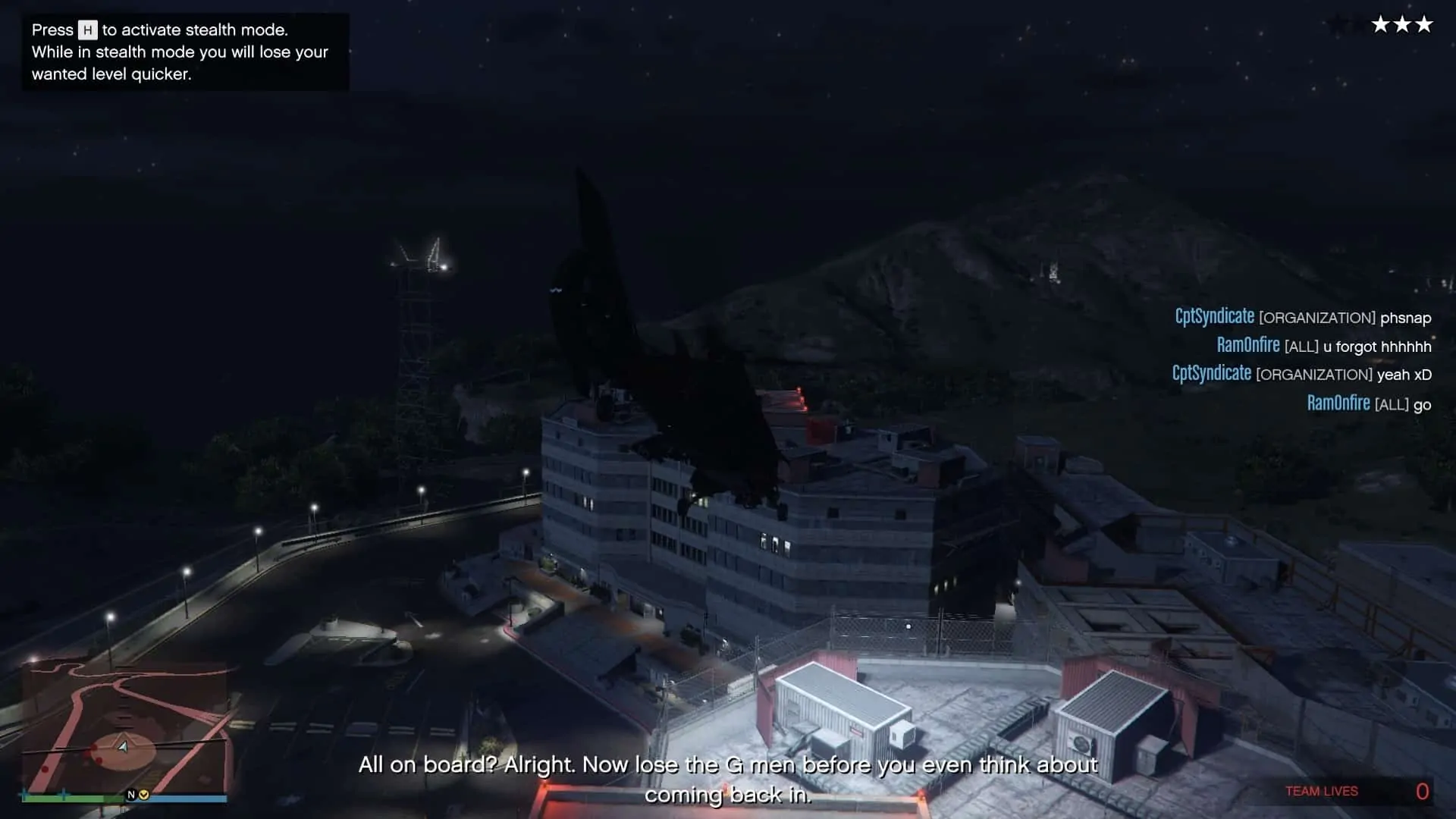Click the middle wanted level star
The width and height of the screenshot is (1456, 819).
[1402, 24]
